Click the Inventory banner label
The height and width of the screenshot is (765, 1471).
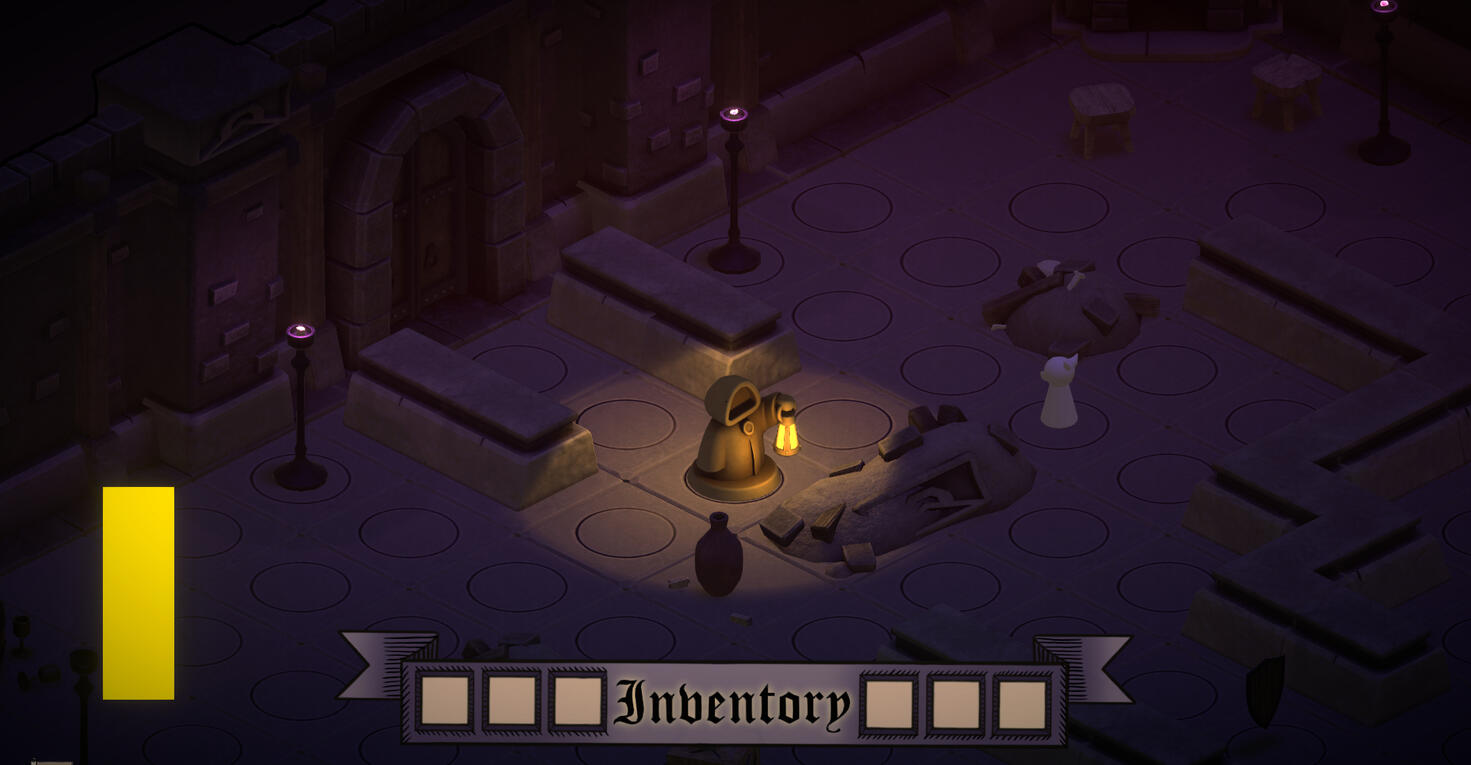(733, 703)
